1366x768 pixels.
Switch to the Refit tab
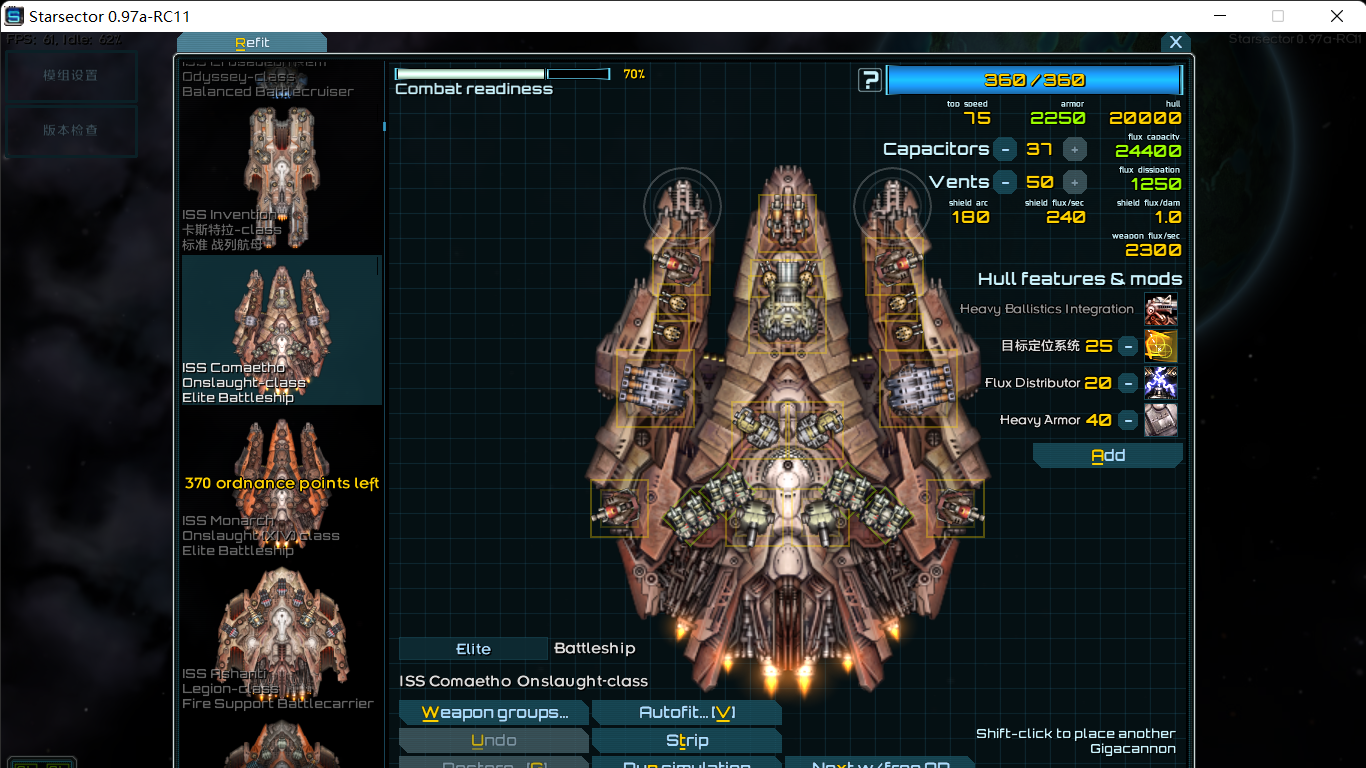(251, 42)
